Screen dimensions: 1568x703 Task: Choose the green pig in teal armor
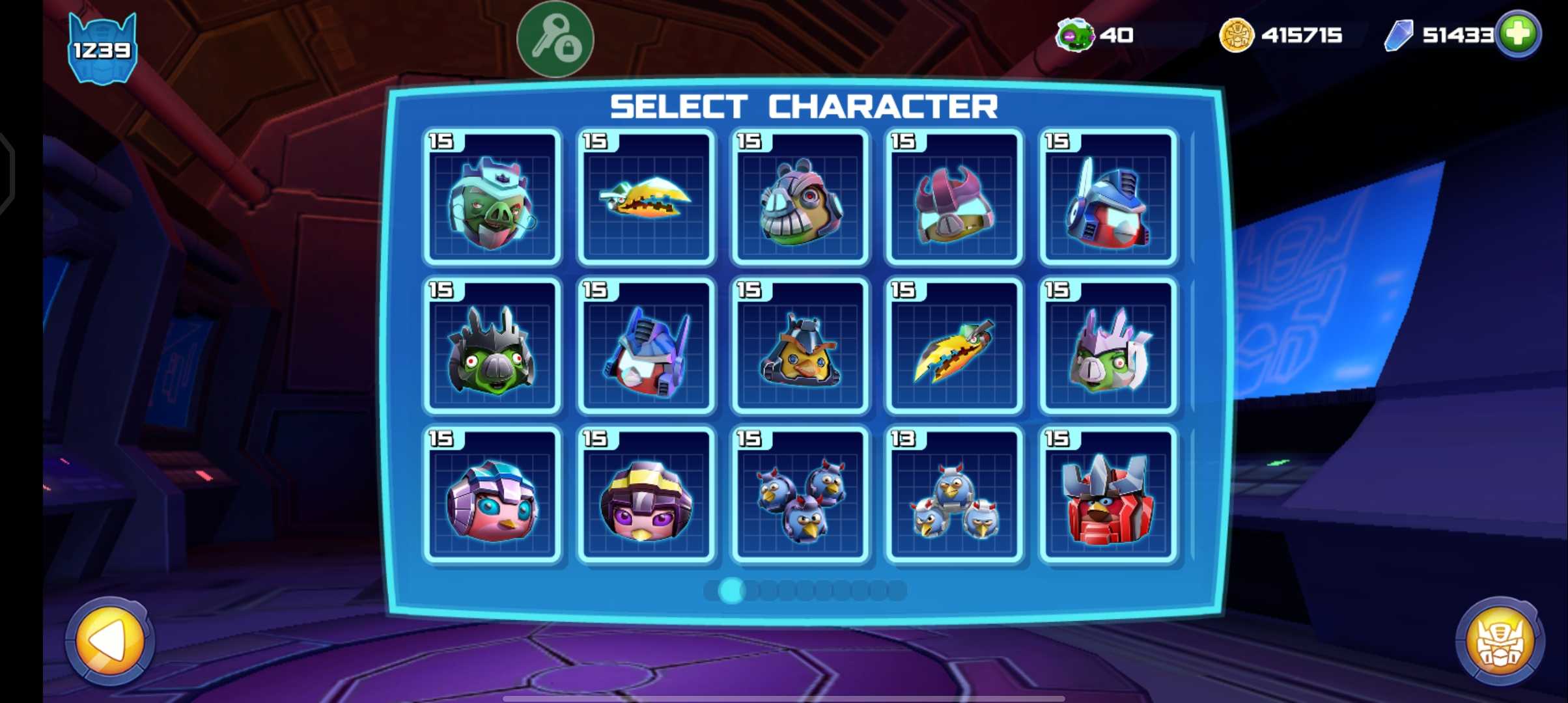pyautogui.click(x=492, y=198)
